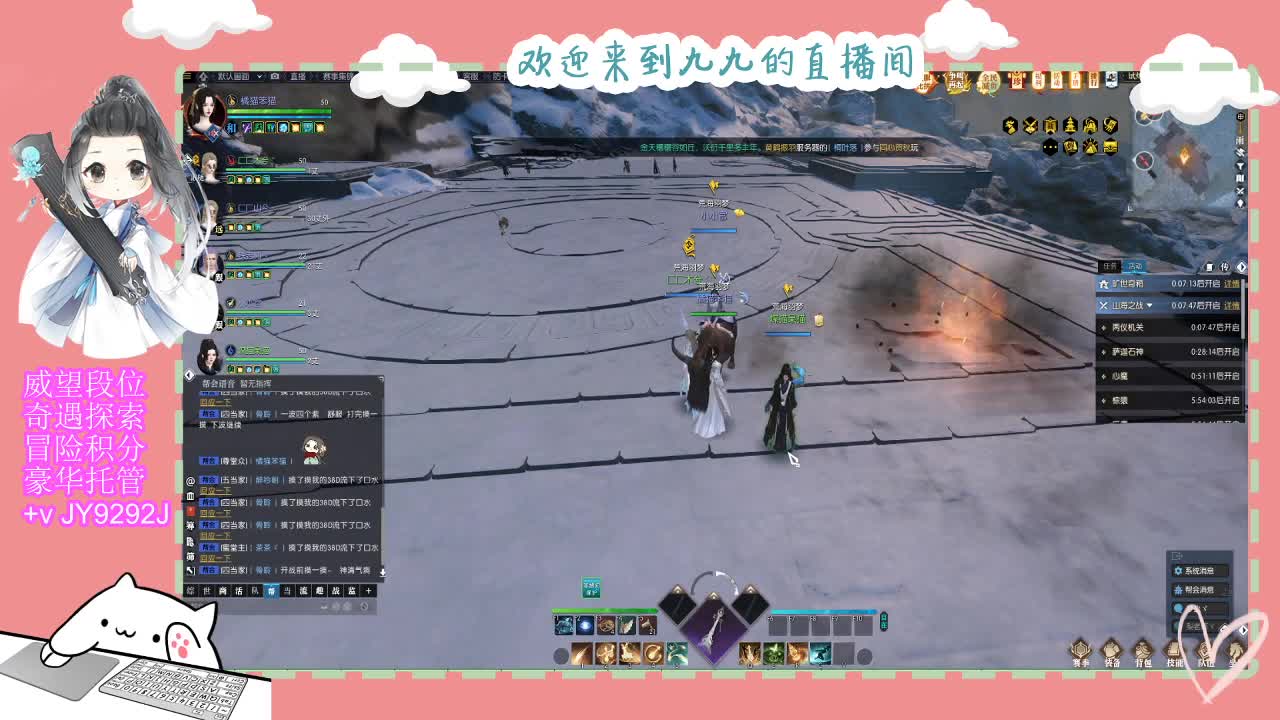The height and width of the screenshot is (720, 1280).
Task: Switch to the 帮 chat channel tab
Action: [x=272, y=590]
